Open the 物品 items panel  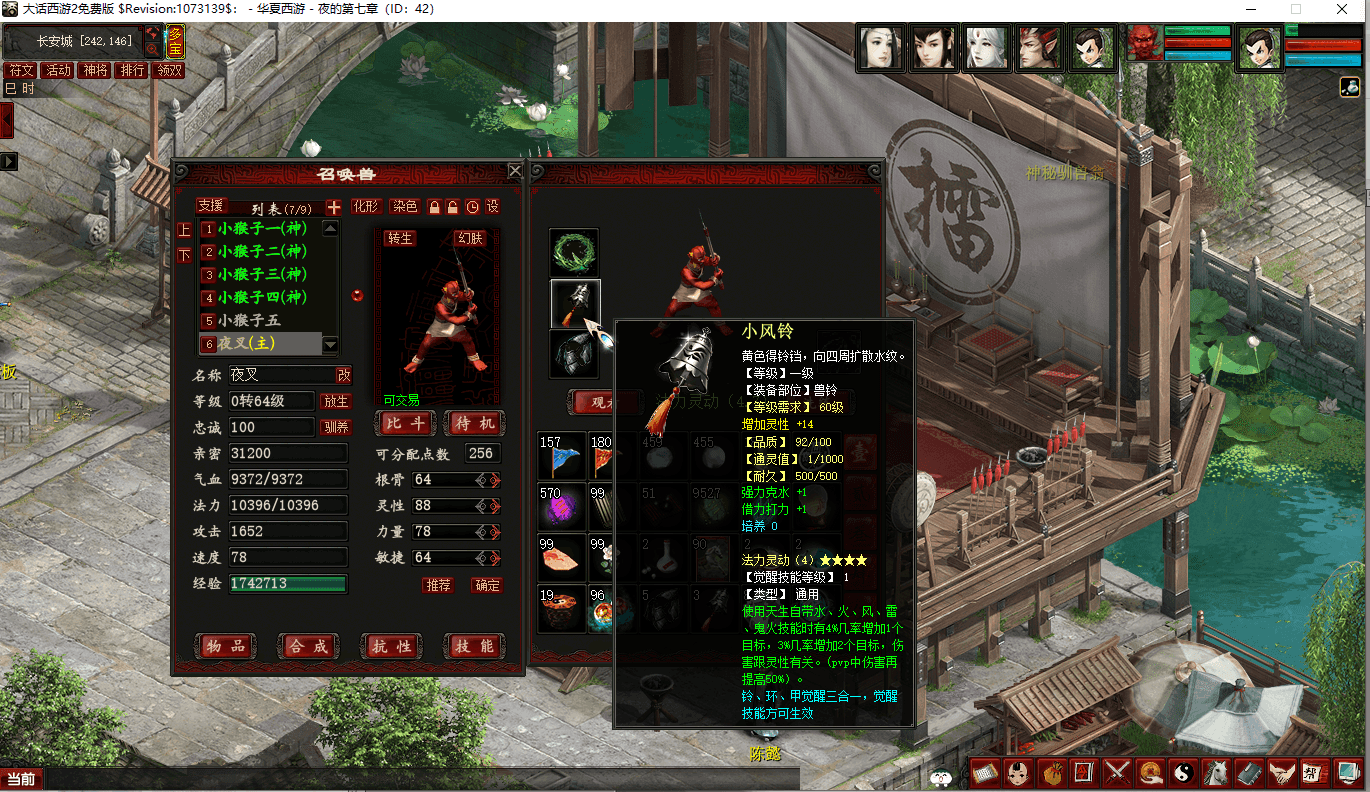coord(224,647)
